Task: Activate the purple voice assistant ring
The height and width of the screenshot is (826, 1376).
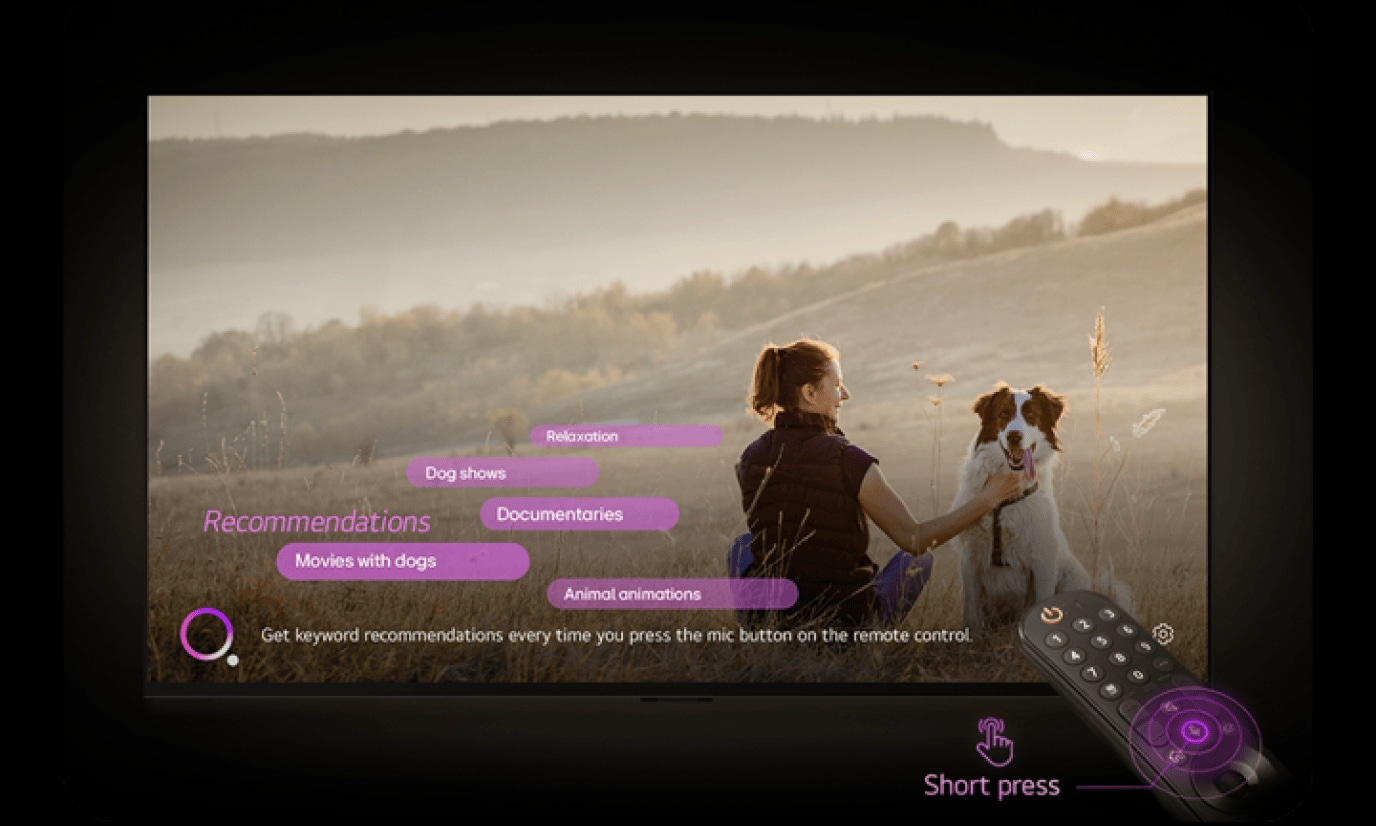Action: coord(207,634)
